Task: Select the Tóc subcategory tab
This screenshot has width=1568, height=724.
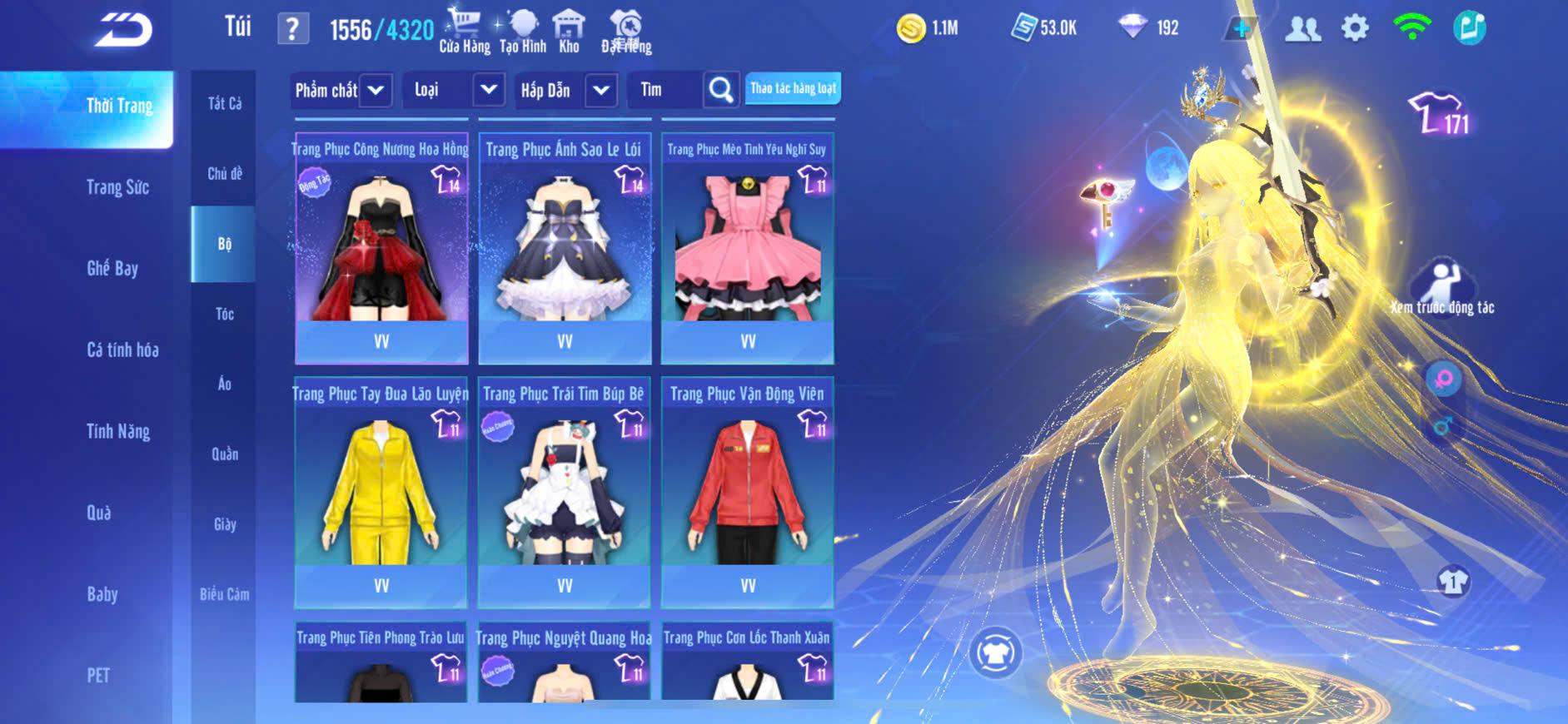Action: 224,314
